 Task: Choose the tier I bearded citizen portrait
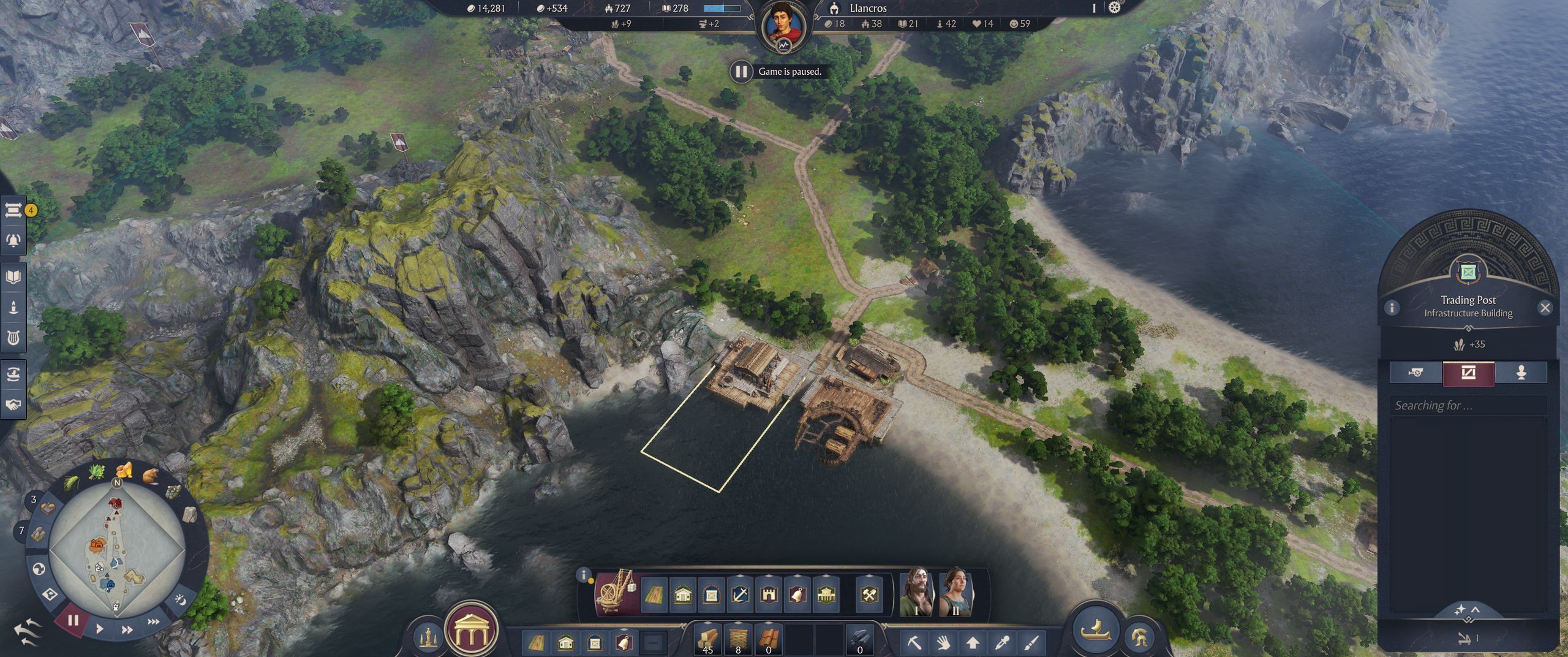pyautogui.click(x=916, y=591)
